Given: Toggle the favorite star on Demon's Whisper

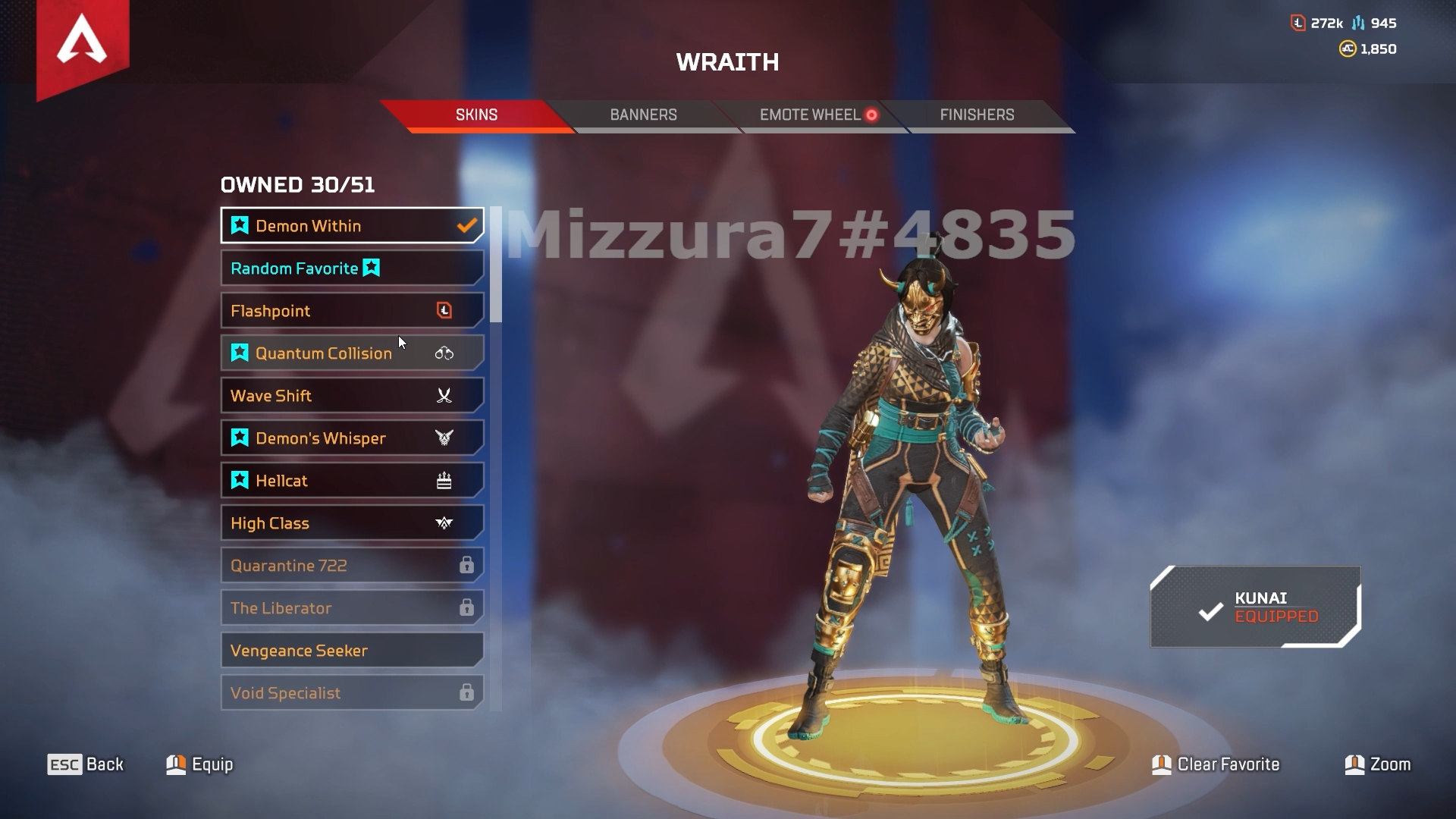Looking at the screenshot, I should (x=239, y=438).
